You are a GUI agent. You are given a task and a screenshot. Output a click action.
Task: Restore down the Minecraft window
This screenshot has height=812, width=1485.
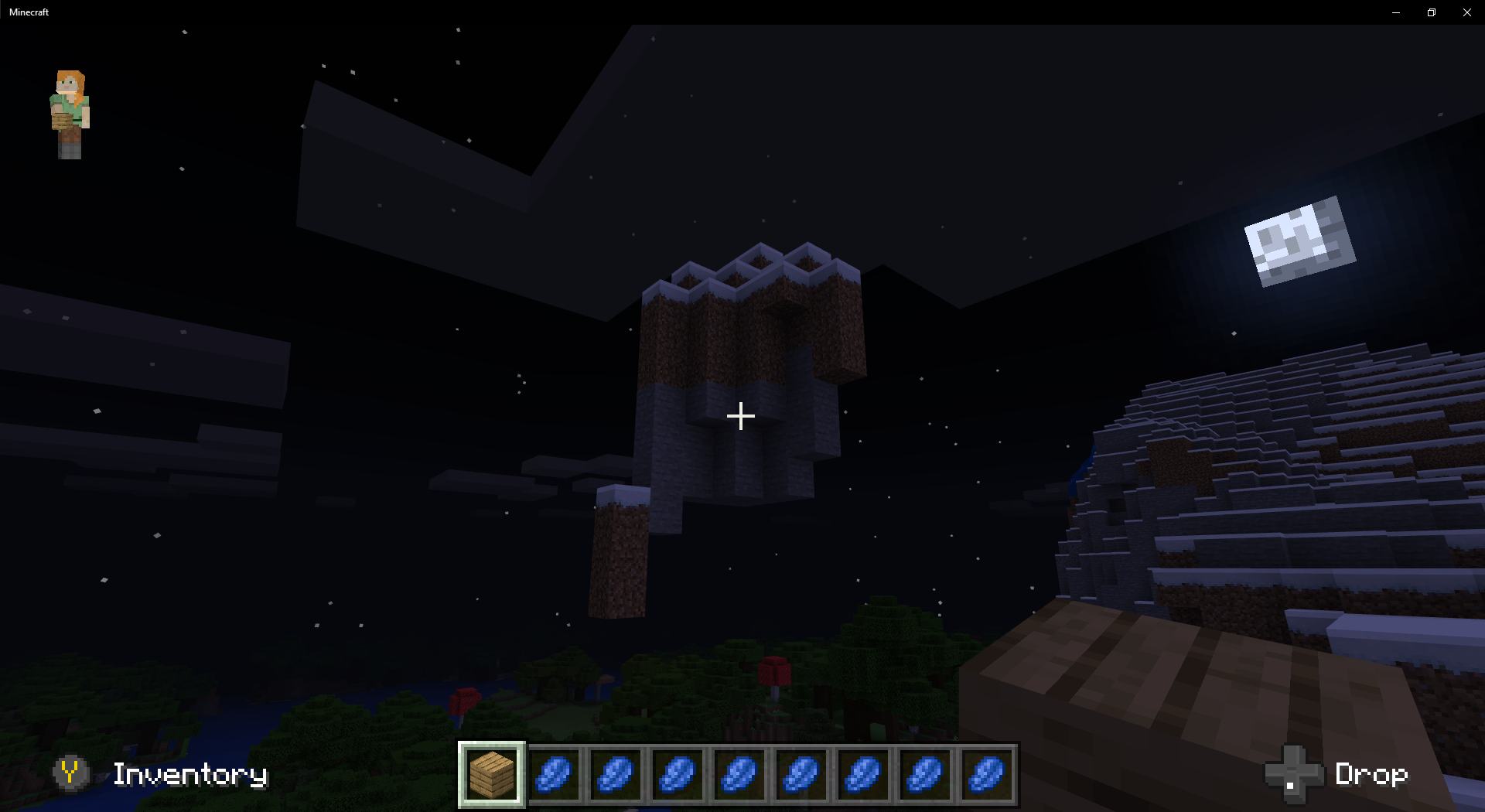1431,12
